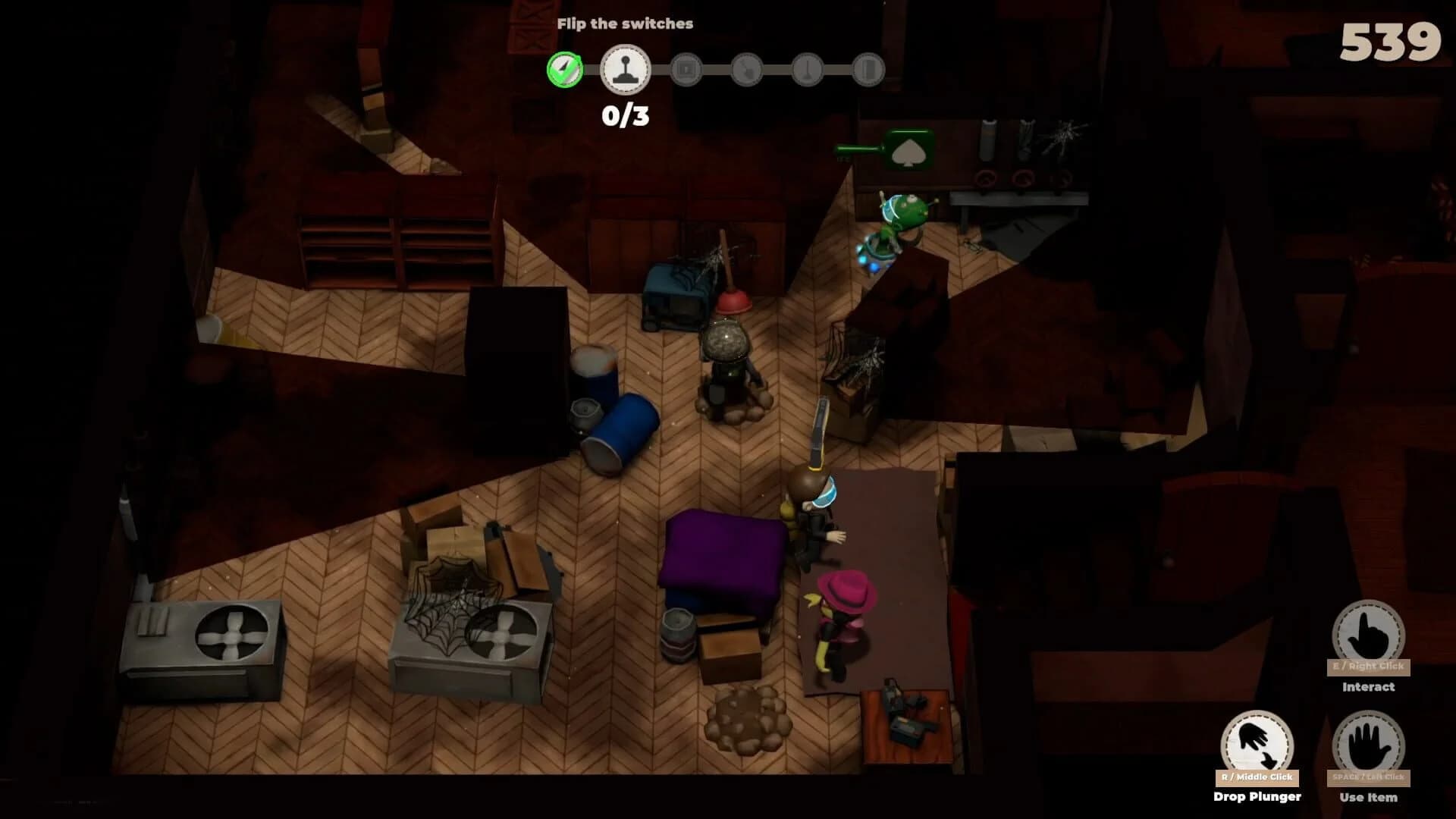
Task: Click the grayed-out third objective icon
Action: click(688, 69)
